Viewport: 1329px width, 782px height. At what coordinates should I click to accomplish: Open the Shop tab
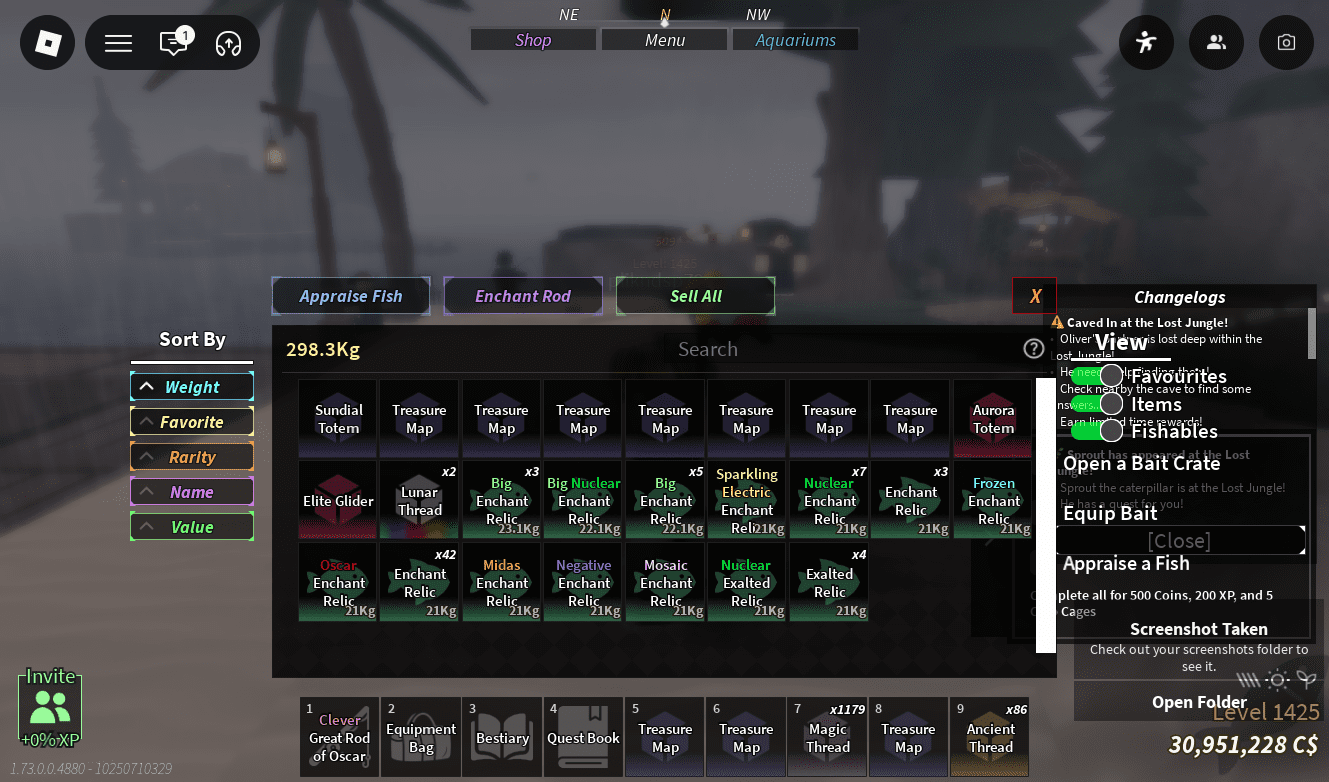[532, 39]
